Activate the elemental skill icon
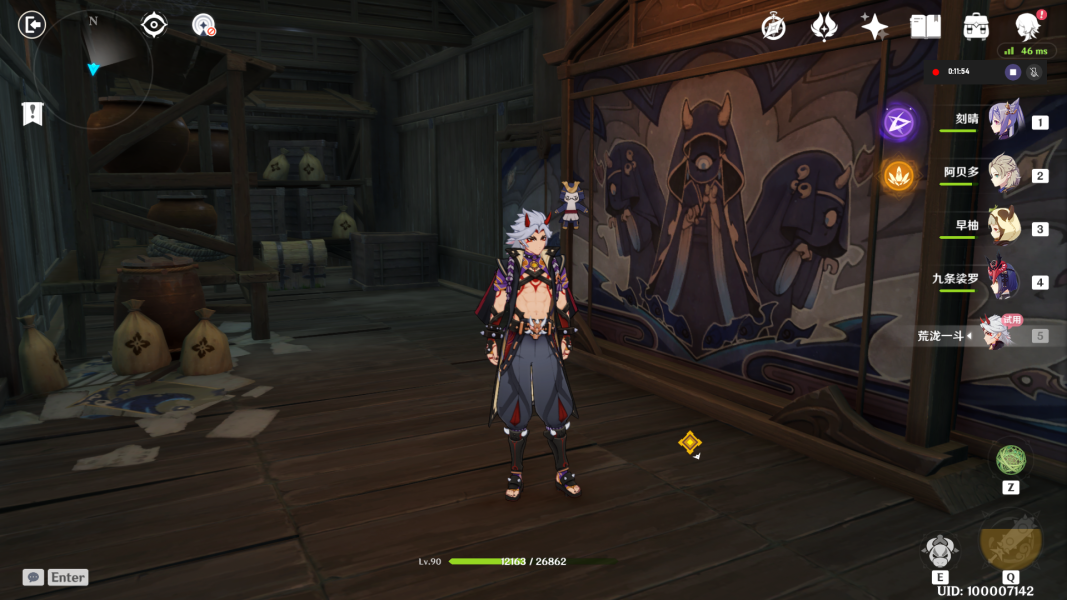This screenshot has height=600, width=1067. coord(939,551)
